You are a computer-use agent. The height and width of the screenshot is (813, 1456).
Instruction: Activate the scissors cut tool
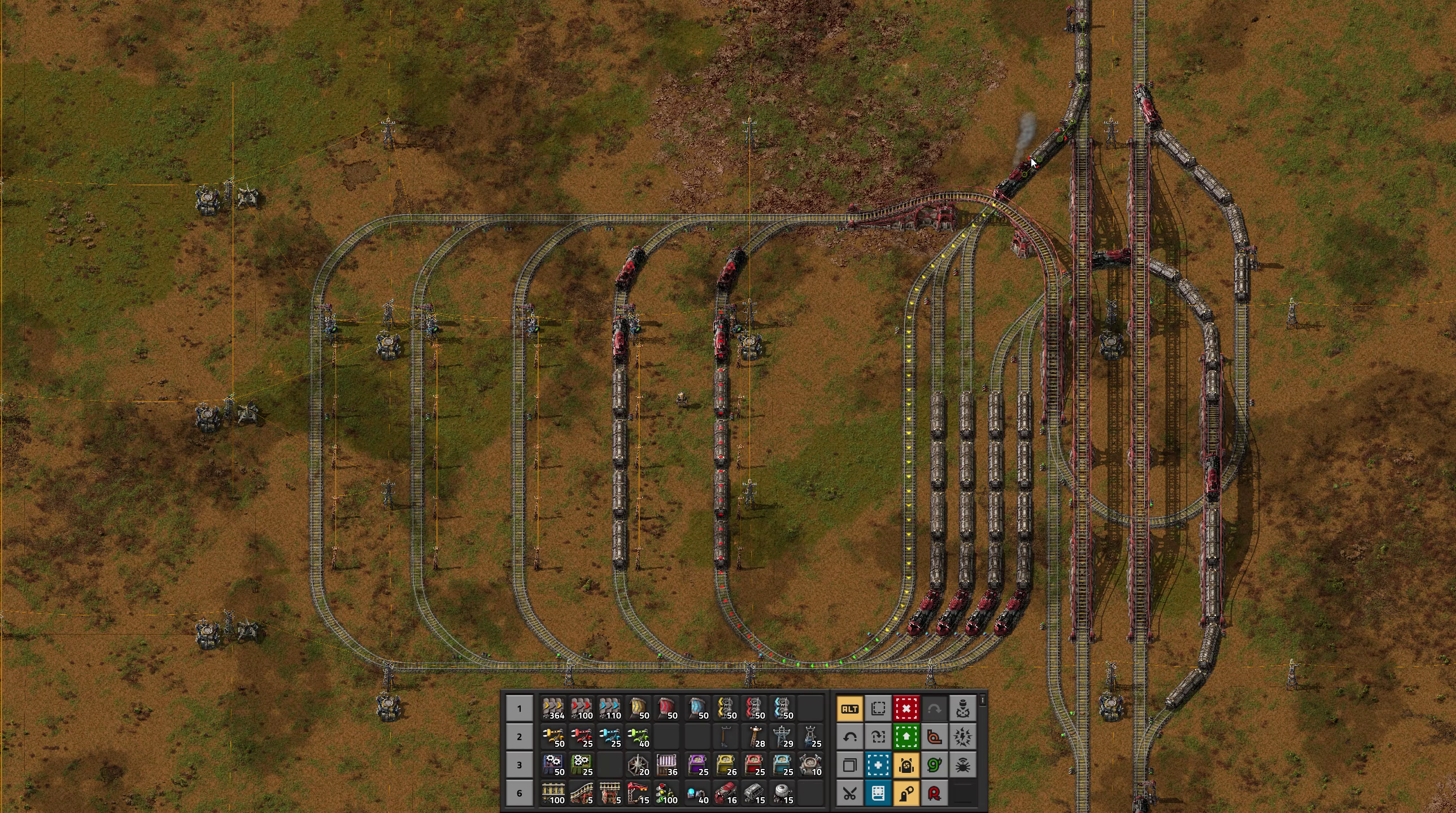(849, 793)
